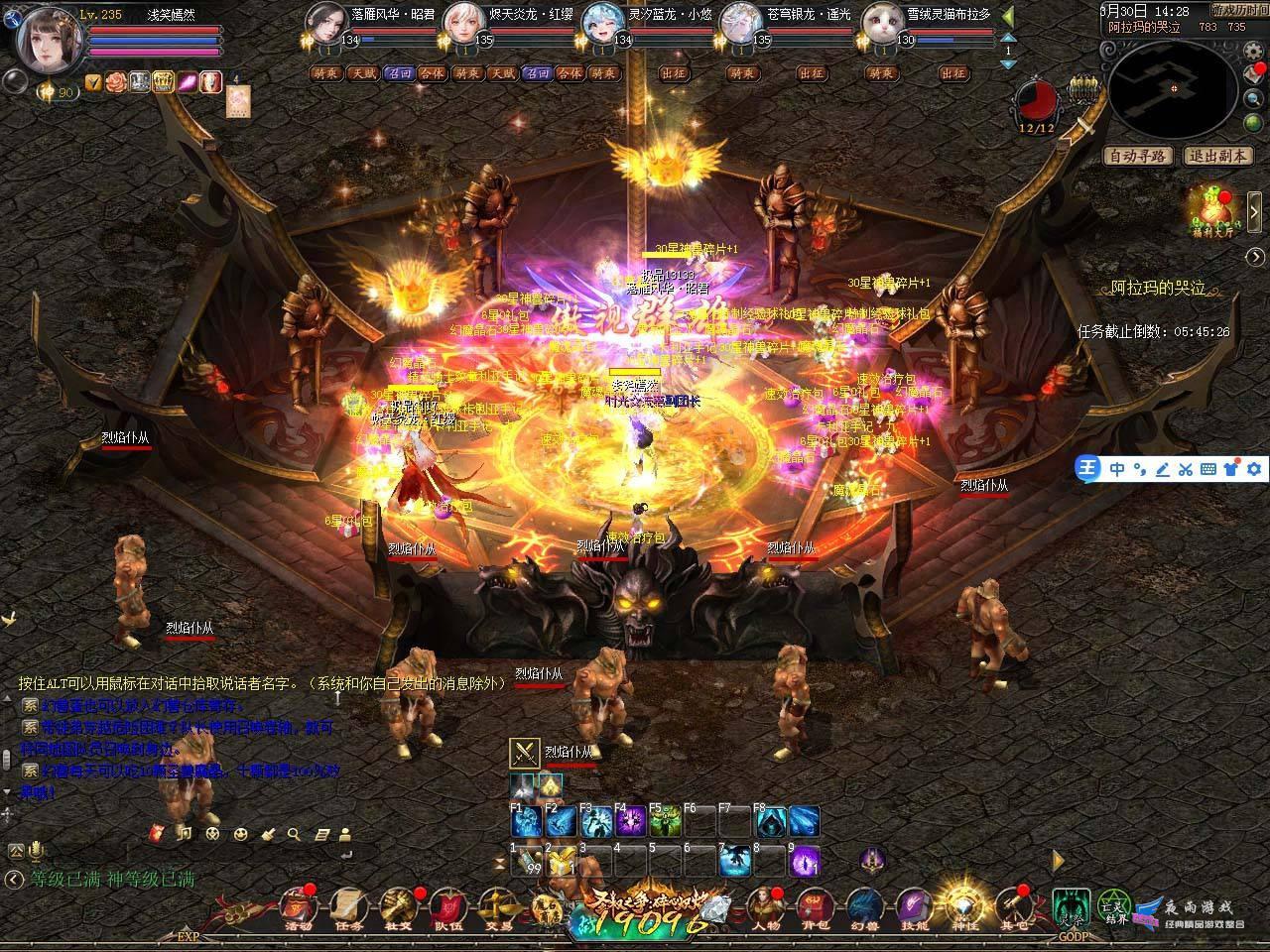The width and height of the screenshot is (1270, 952).
Task: Open the 任务 quest icon
Action: tap(349, 908)
